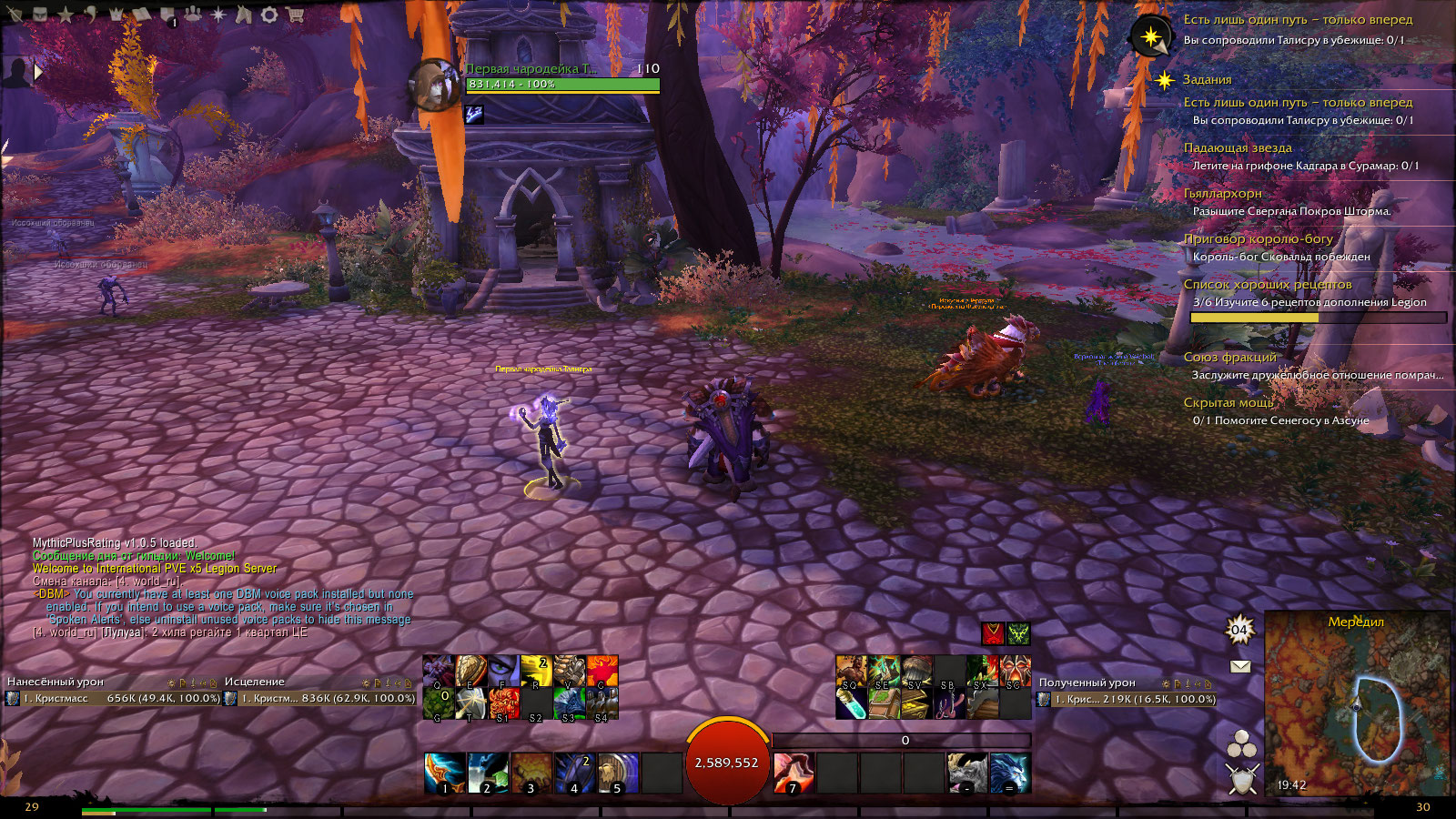Activate the ability in hotbar slot 1

click(445, 773)
